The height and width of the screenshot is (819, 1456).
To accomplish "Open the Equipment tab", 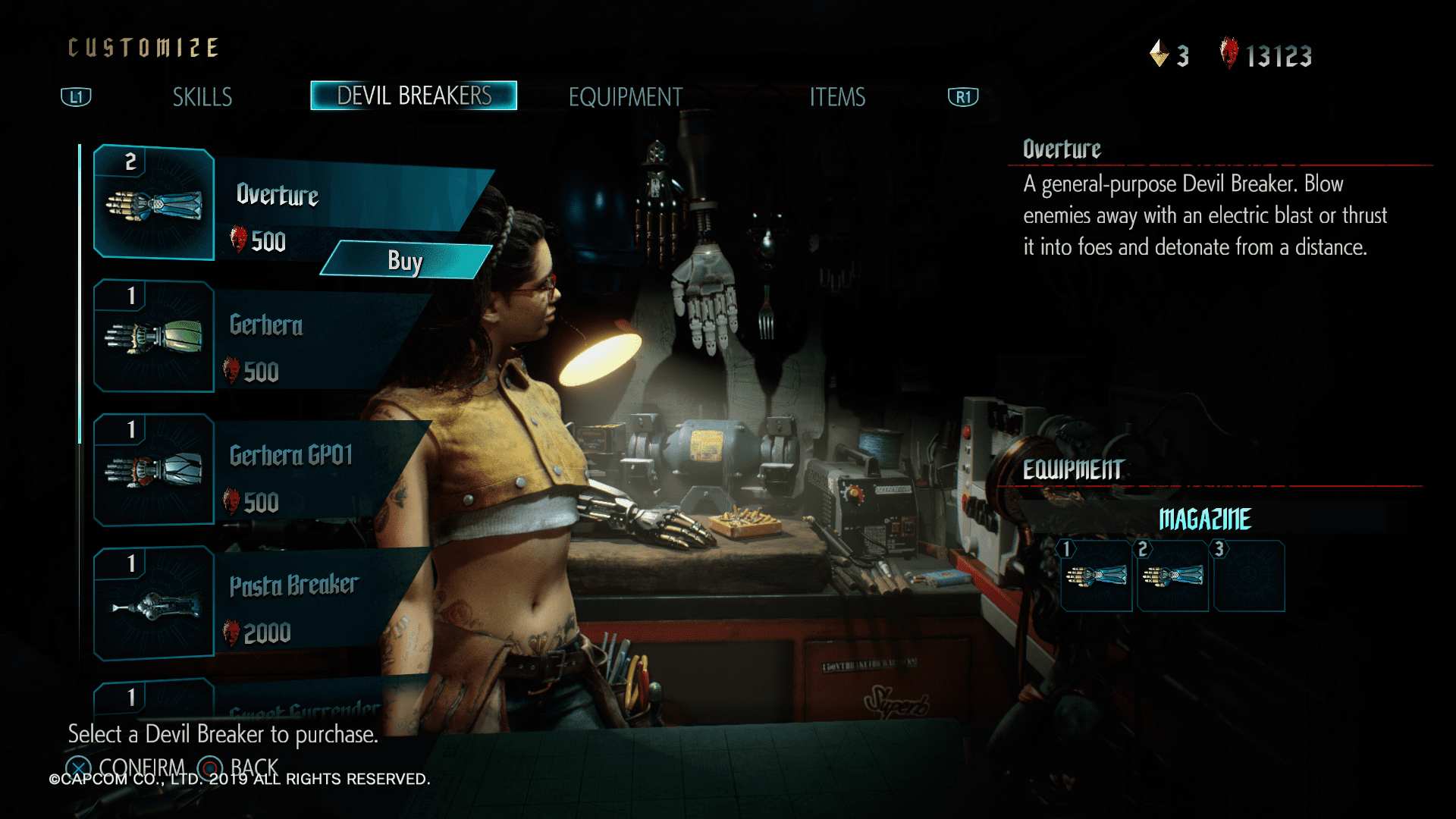I will [626, 97].
